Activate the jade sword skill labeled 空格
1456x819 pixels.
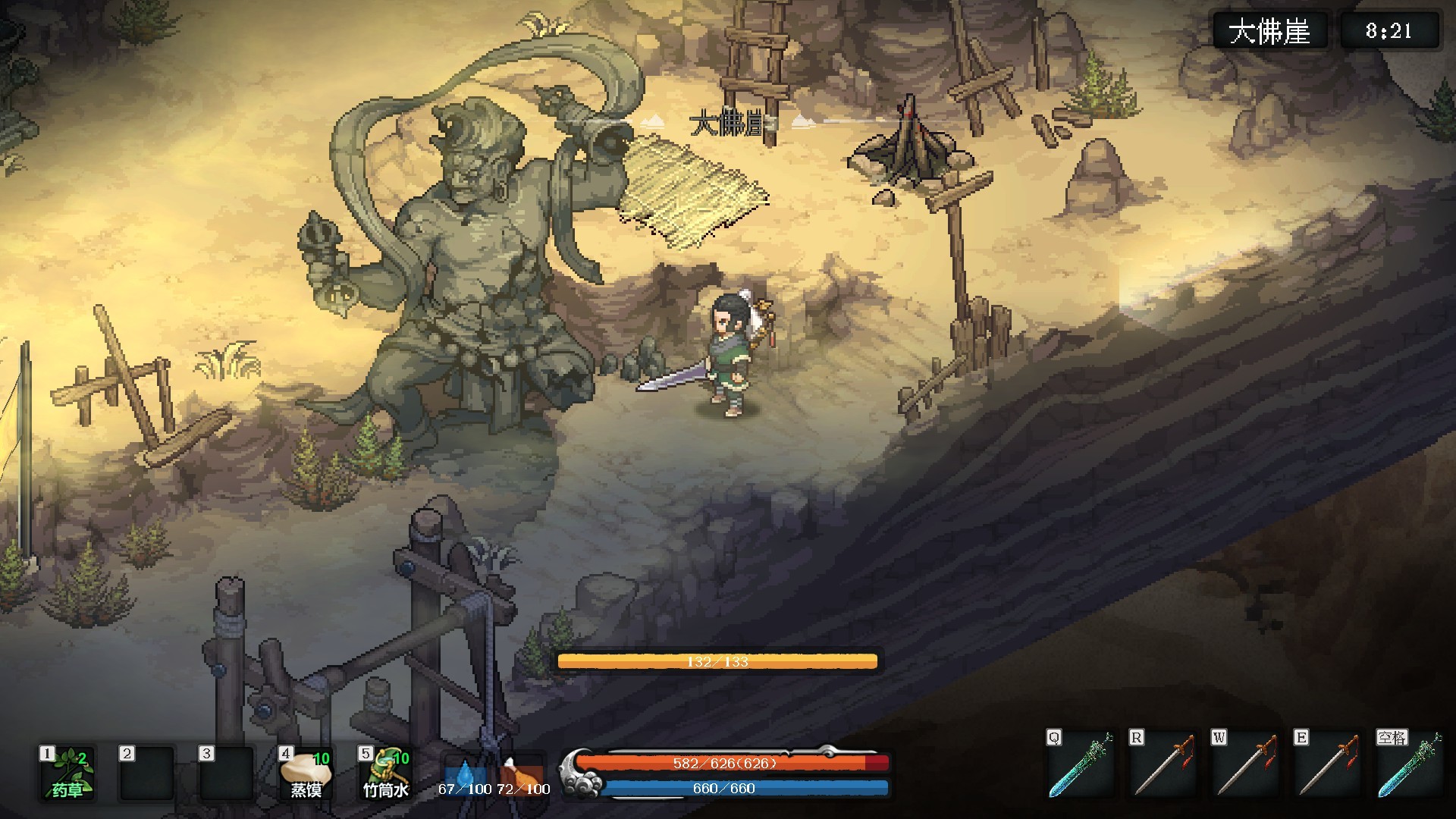(1410, 765)
